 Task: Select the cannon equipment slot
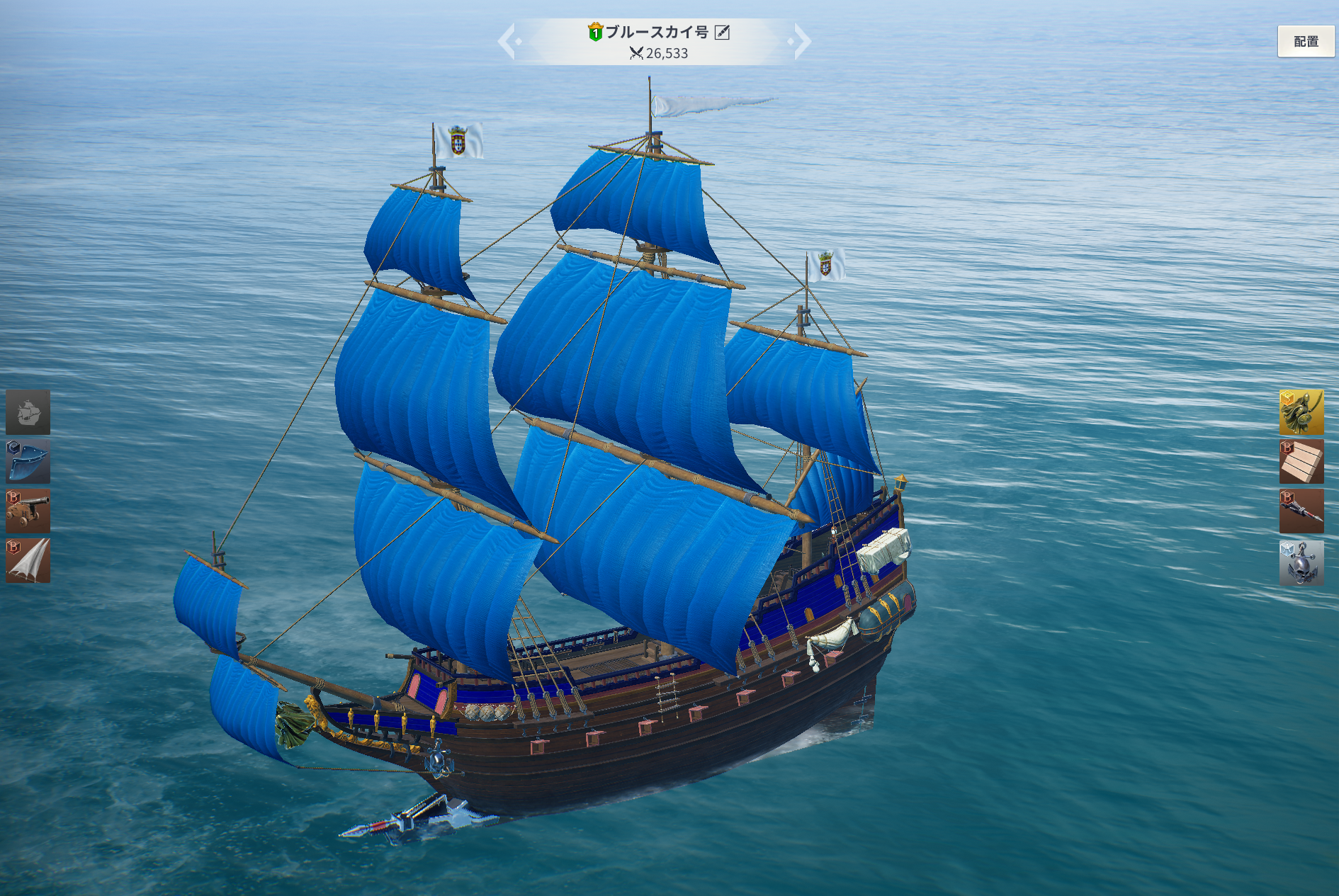pos(28,511)
